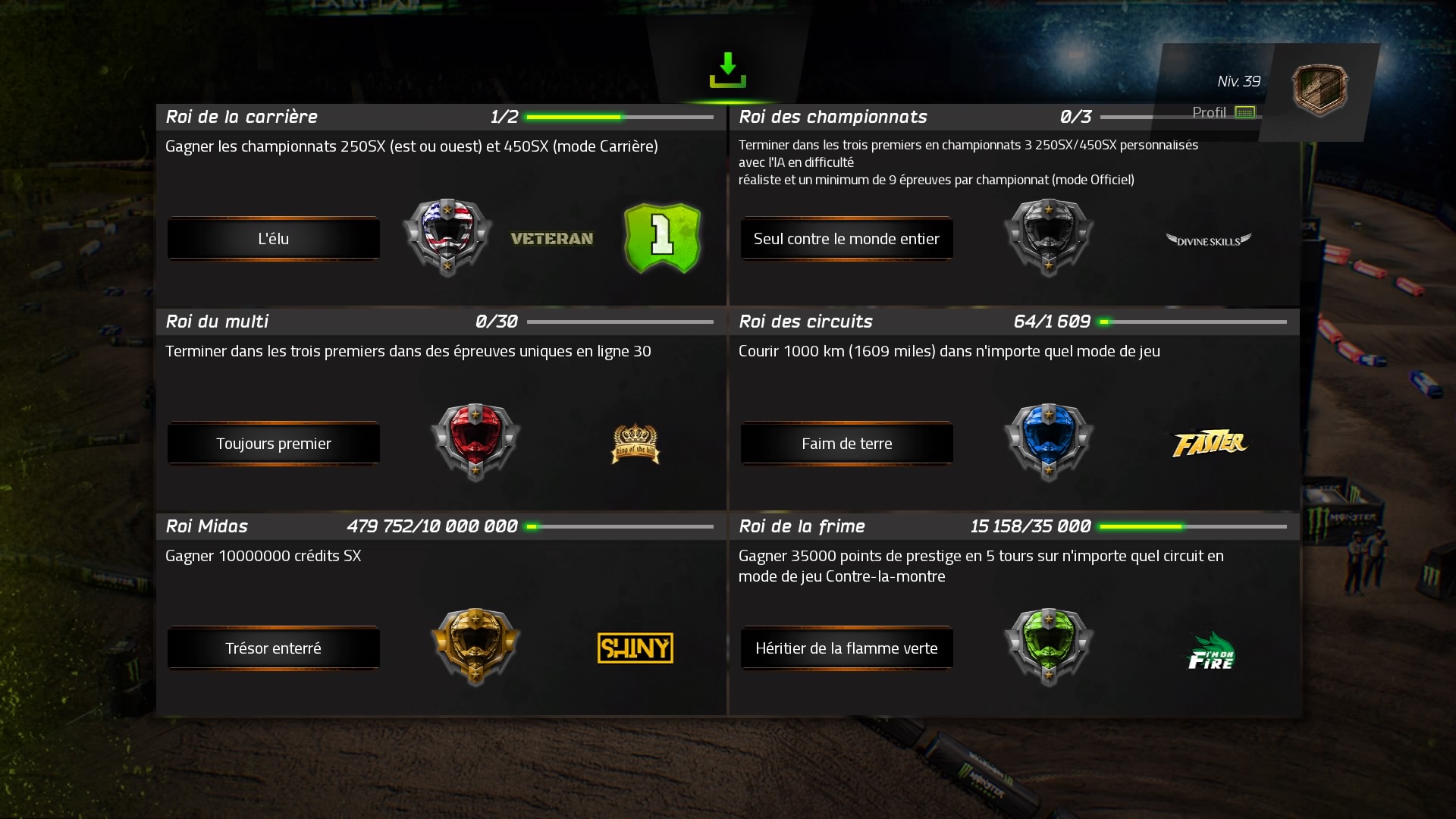
Task: Select the Trésor enterré title
Action: coord(273,648)
